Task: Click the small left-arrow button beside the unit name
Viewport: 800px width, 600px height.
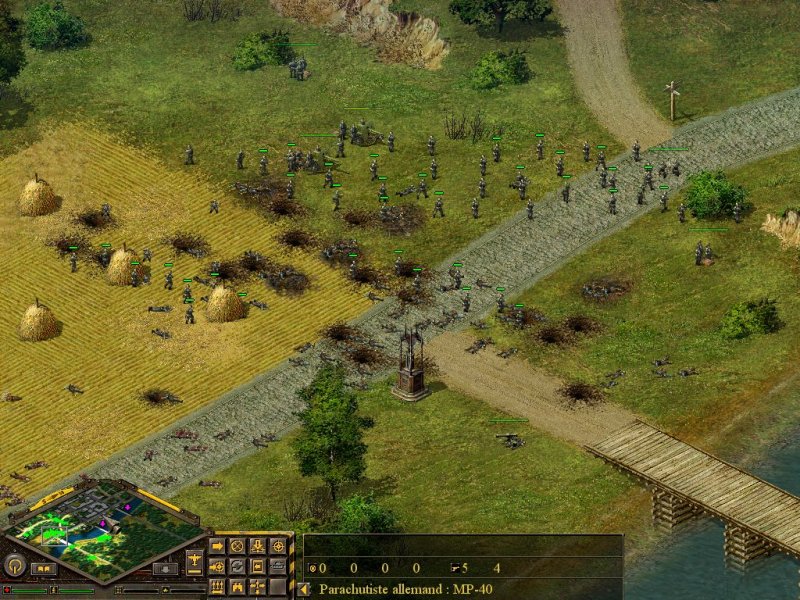Action: pos(304,589)
